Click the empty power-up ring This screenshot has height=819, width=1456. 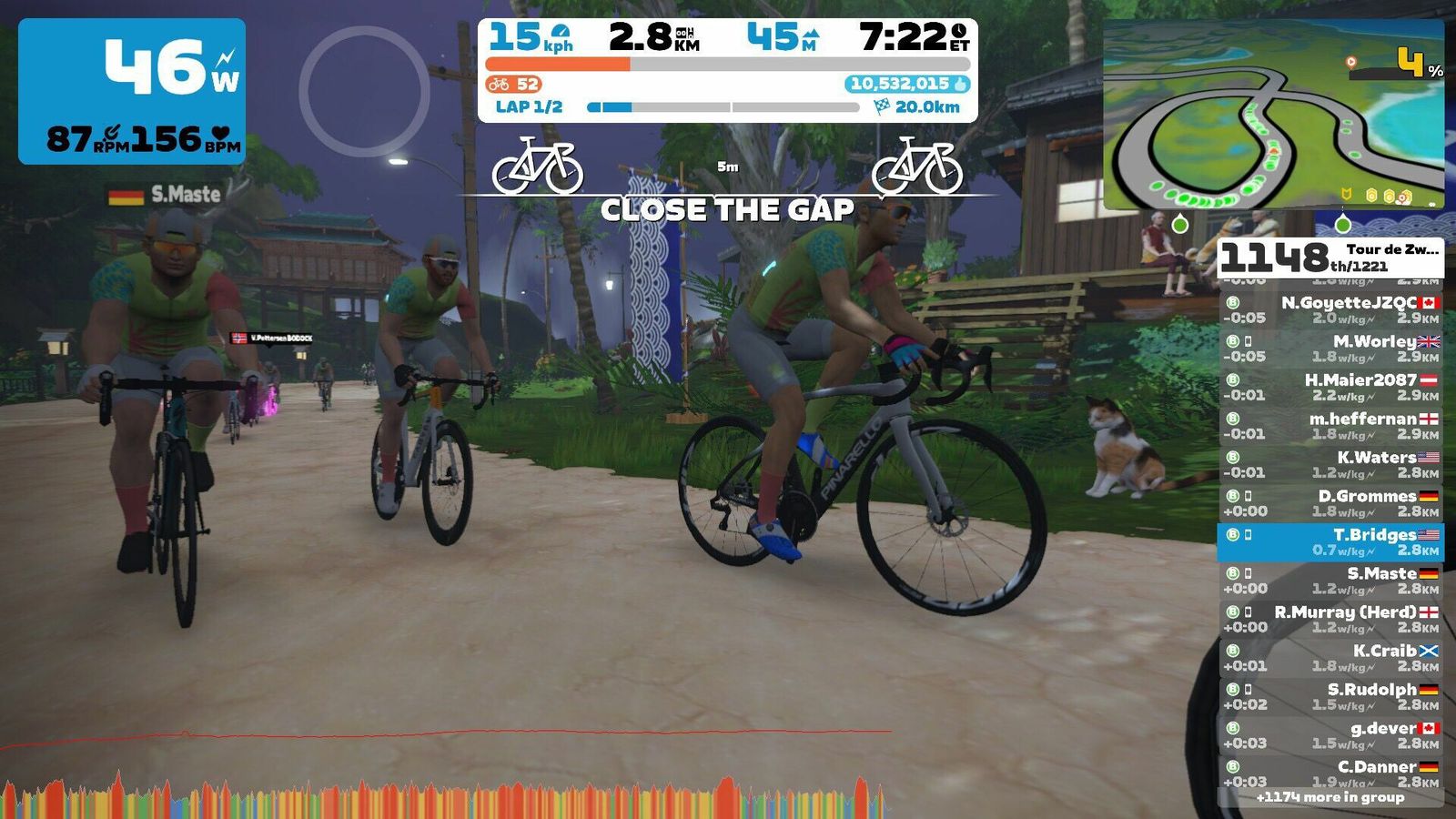coord(364,91)
